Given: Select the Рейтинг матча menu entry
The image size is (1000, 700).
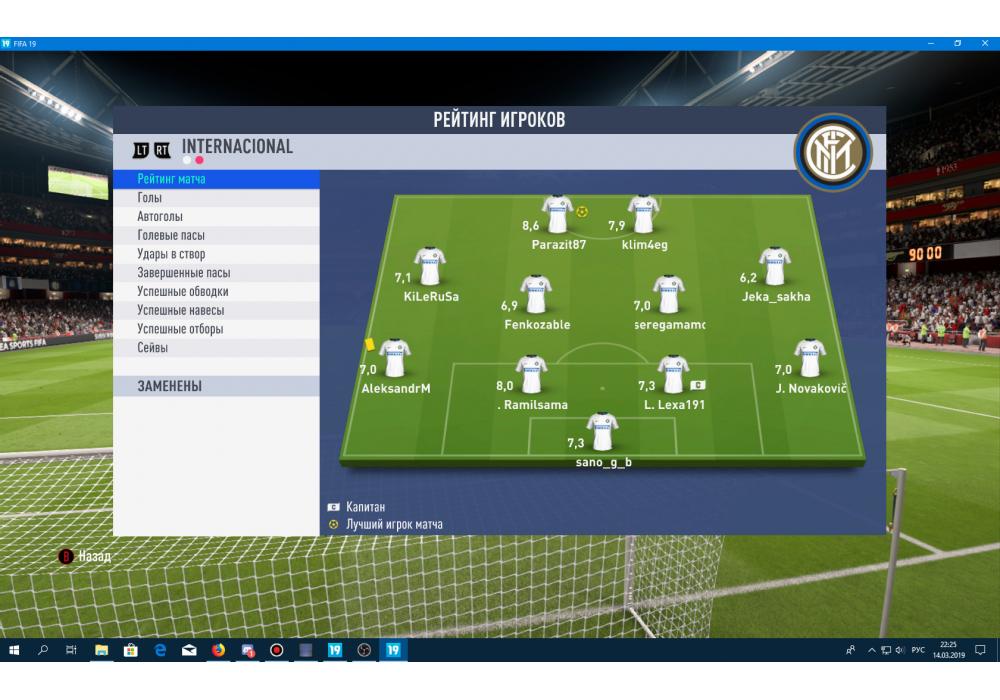Looking at the screenshot, I should tap(215, 179).
